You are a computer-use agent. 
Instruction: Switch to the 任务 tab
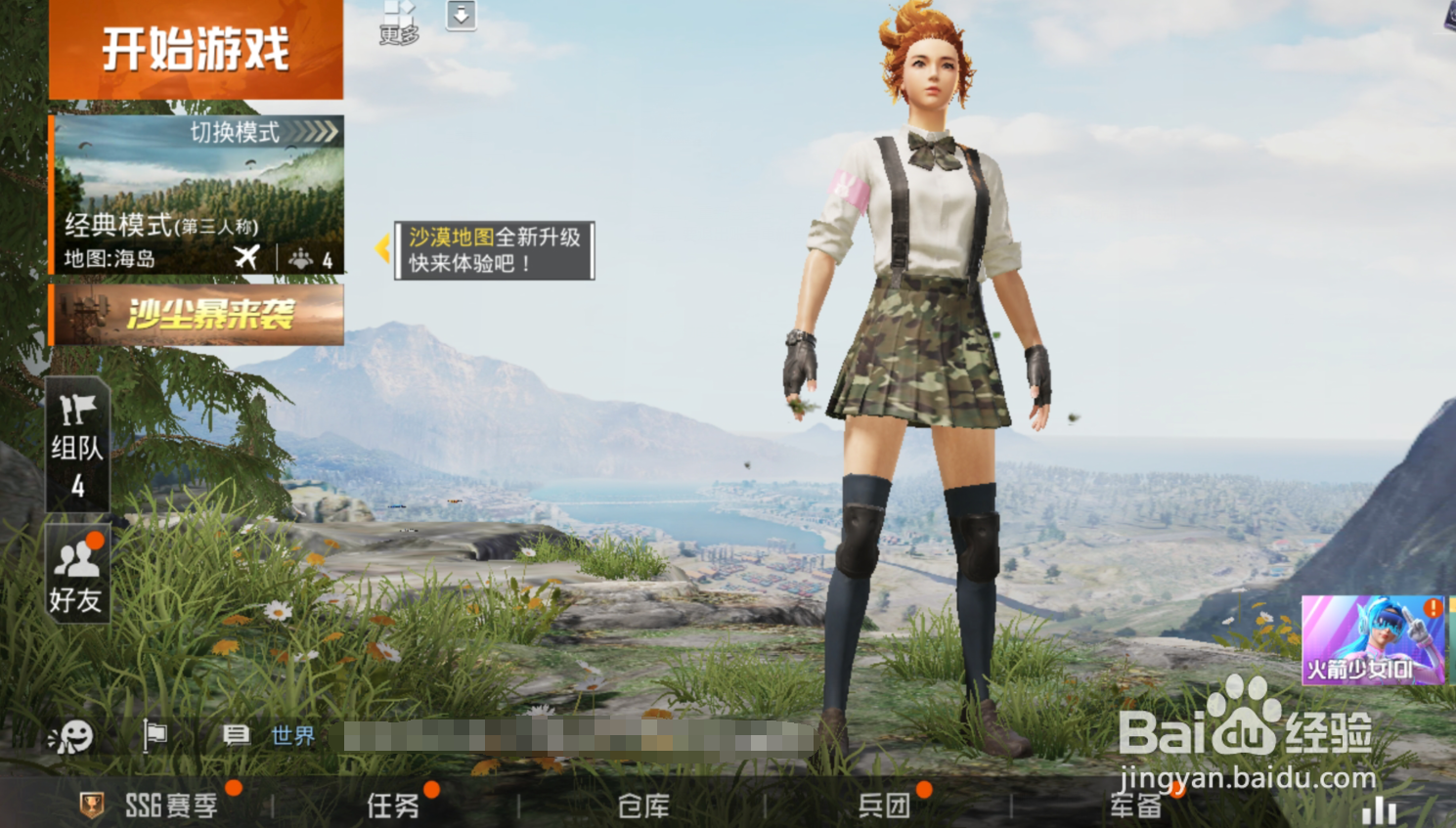coord(395,805)
